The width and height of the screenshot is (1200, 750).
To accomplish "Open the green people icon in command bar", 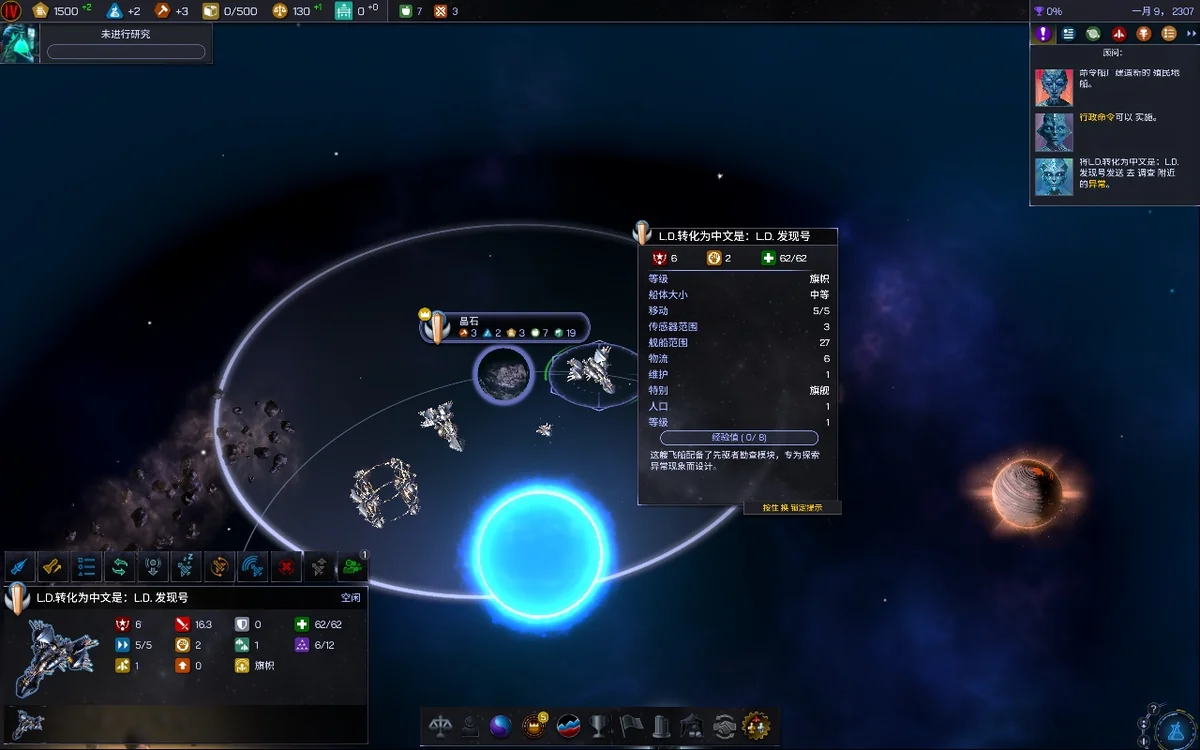I will [352, 567].
